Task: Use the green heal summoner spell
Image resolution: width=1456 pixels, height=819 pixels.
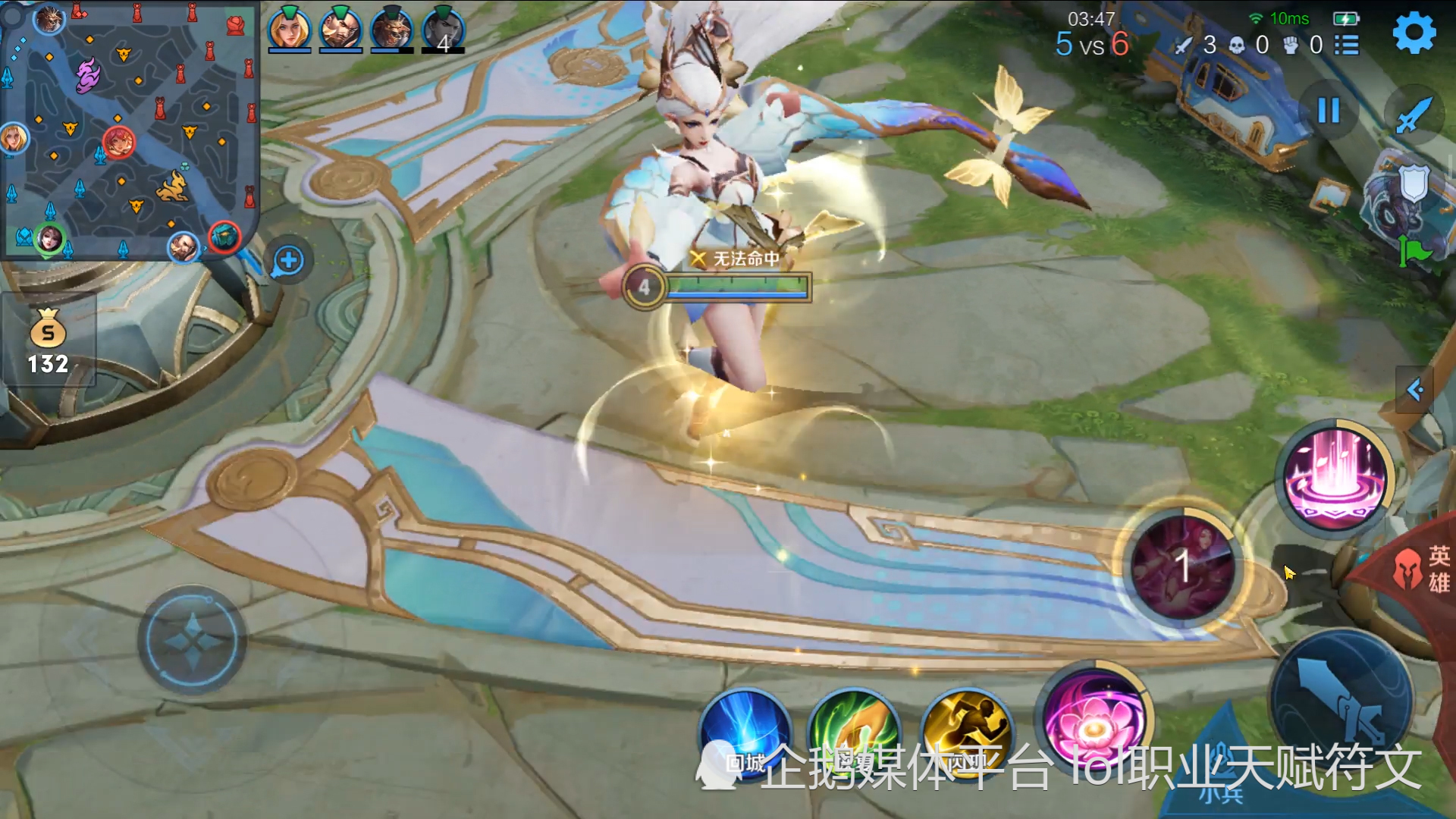Action: (x=854, y=732)
